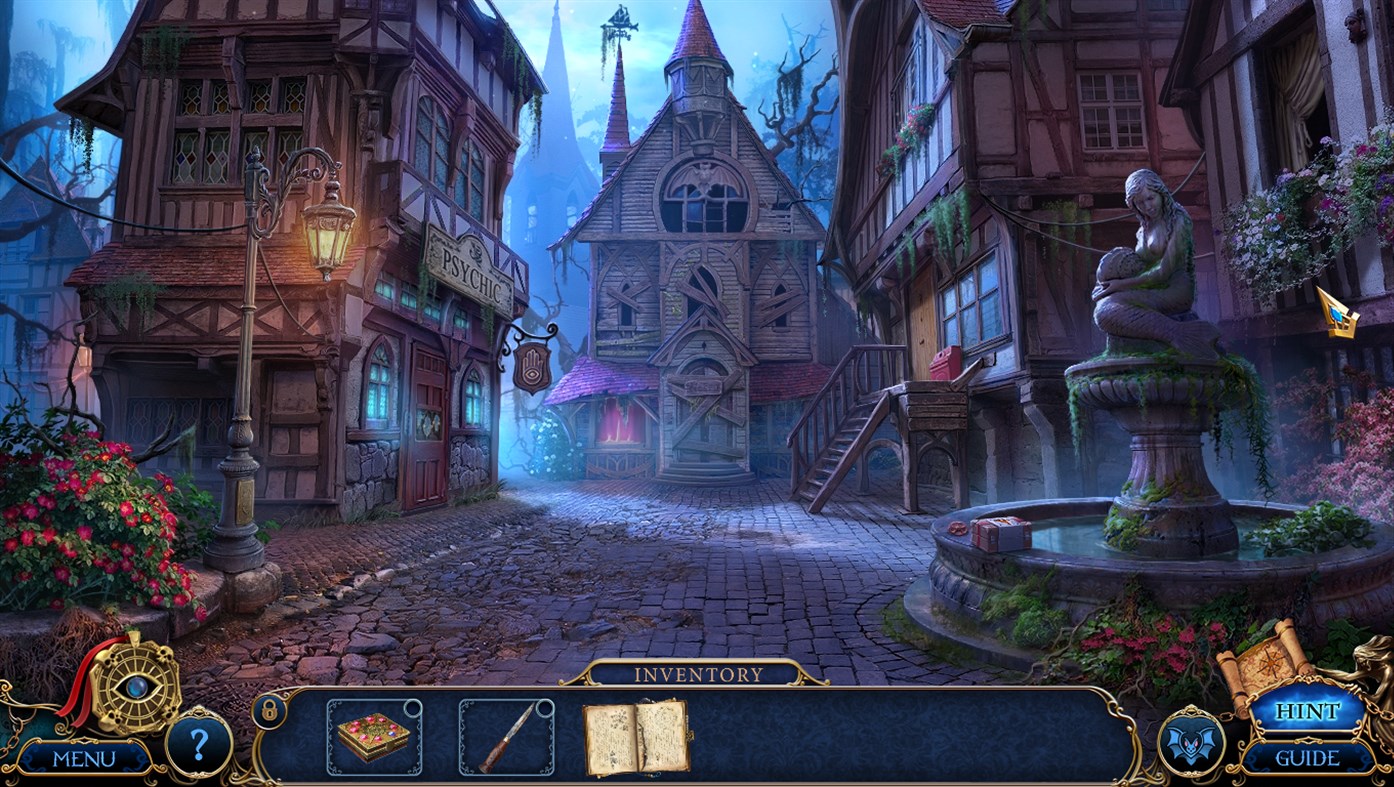
Task: Click the hamsa hand sign on the wall
Action: 532,366
